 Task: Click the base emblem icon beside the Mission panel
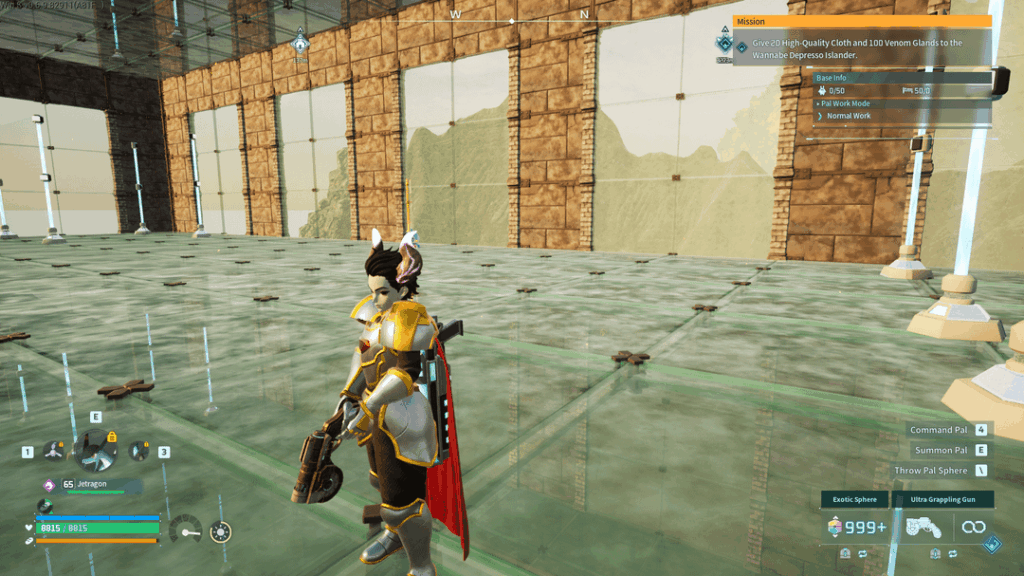724,45
